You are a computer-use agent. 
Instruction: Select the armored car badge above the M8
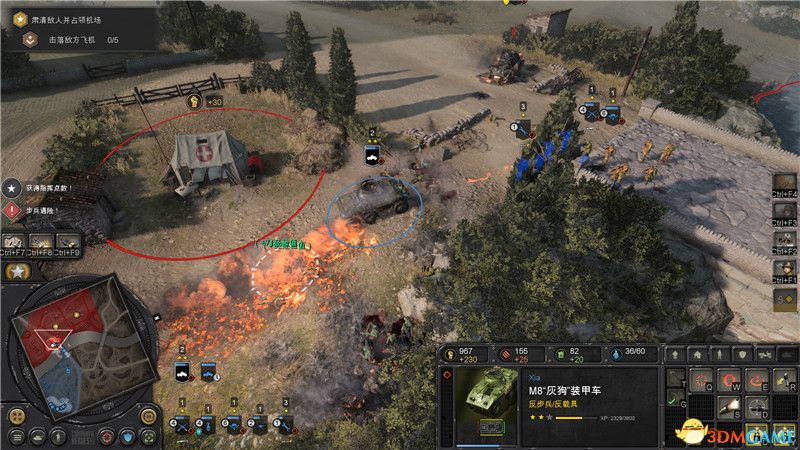click(x=372, y=154)
